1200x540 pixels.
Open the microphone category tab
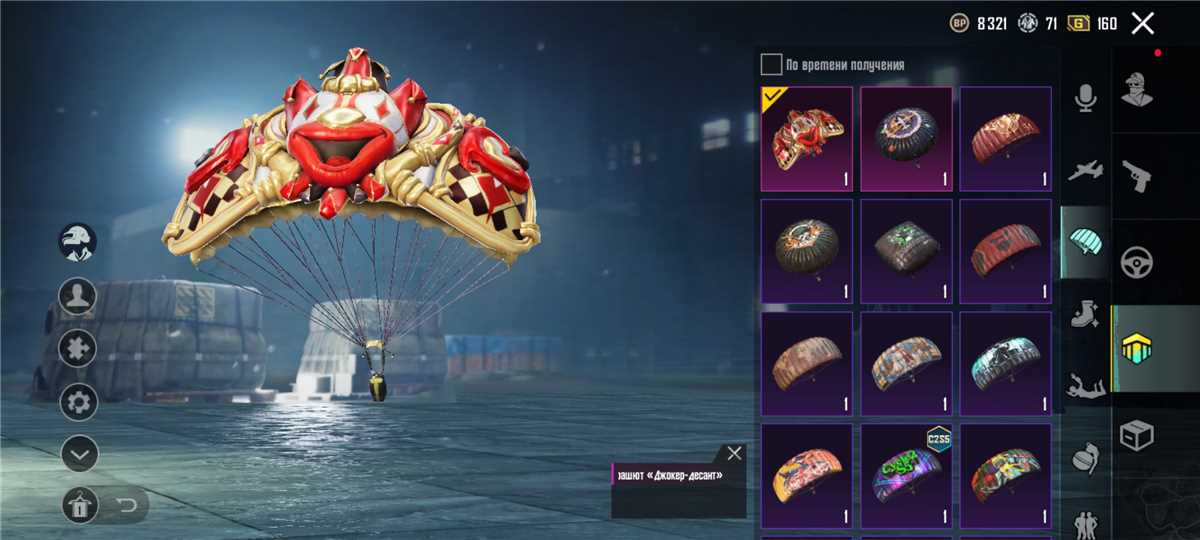tap(1085, 98)
